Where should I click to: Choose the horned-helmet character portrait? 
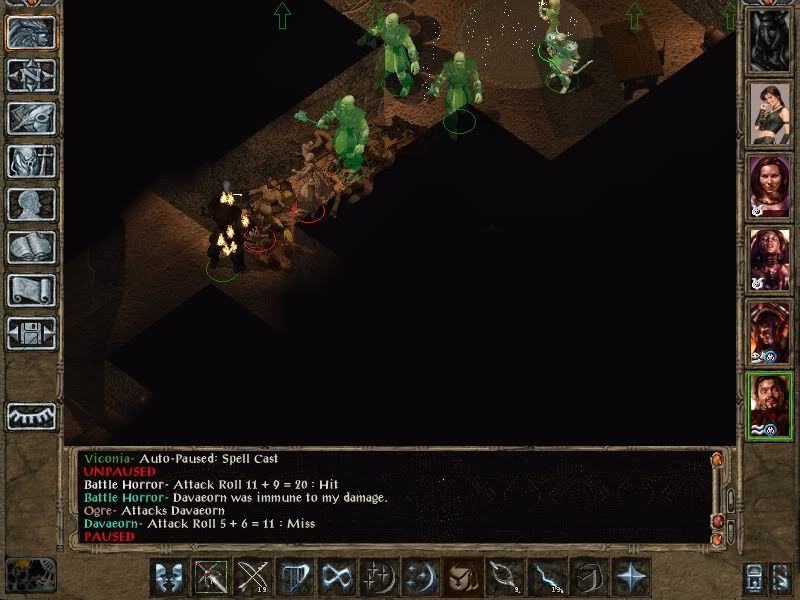pyautogui.click(x=770, y=330)
